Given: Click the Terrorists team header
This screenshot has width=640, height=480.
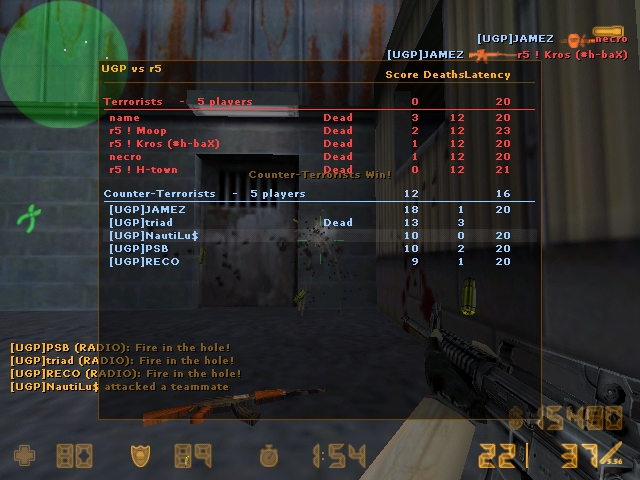Looking at the screenshot, I should point(178,102).
